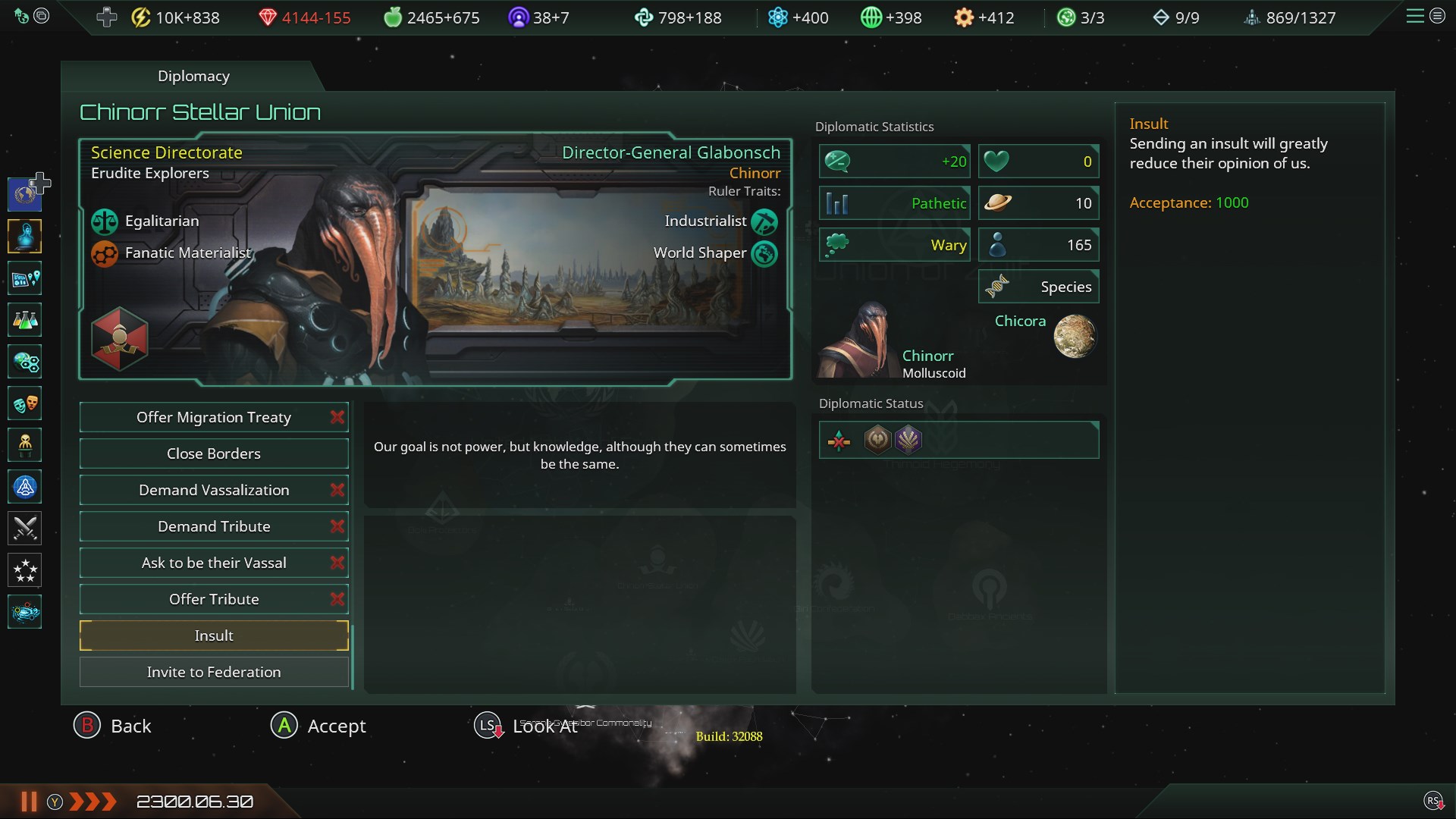Screen dimensions: 1456x819
Task: Toggle the pause button near the date
Action: [27, 801]
